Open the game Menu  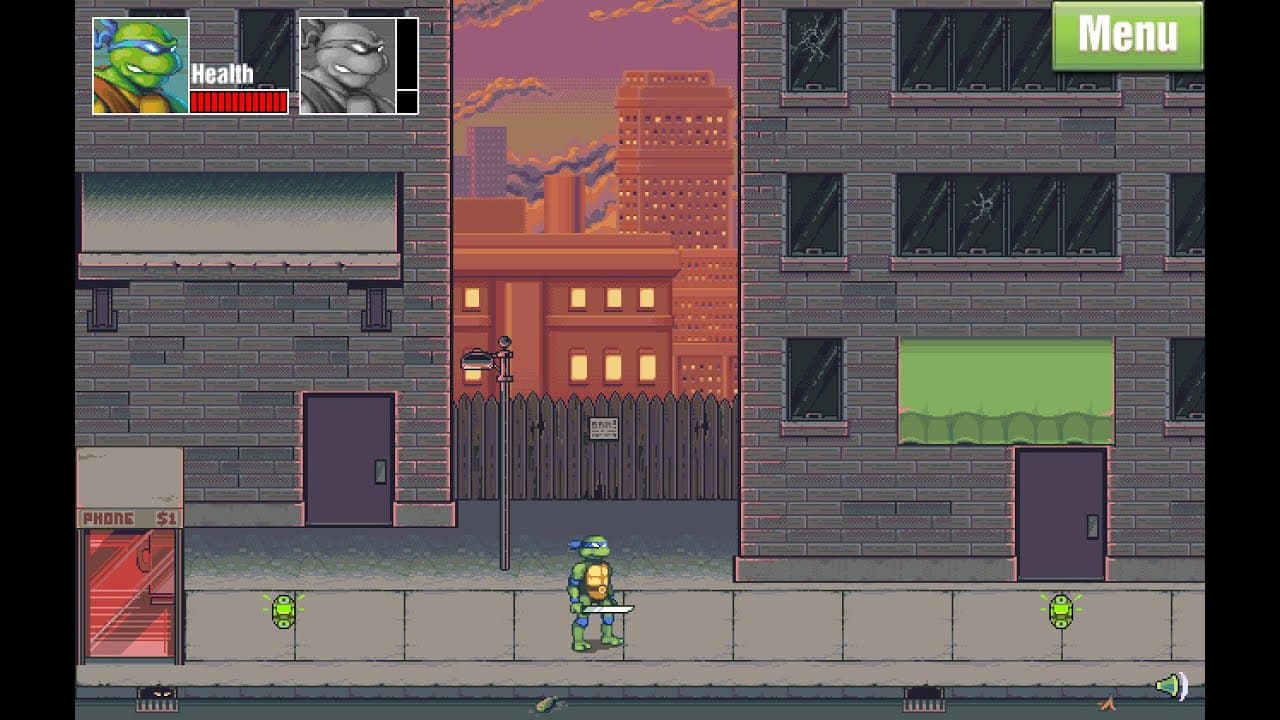(x=1126, y=34)
